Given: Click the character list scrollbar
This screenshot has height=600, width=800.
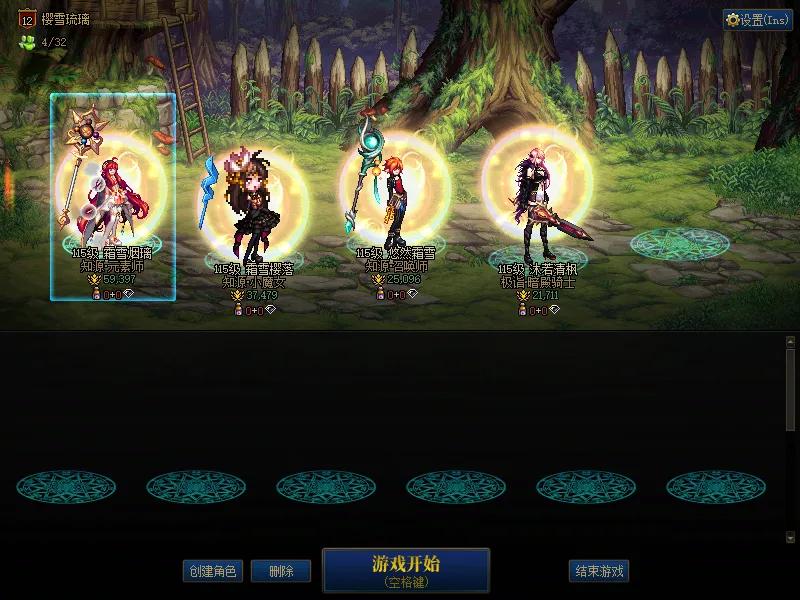Looking at the screenshot, I should (x=790, y=440).
